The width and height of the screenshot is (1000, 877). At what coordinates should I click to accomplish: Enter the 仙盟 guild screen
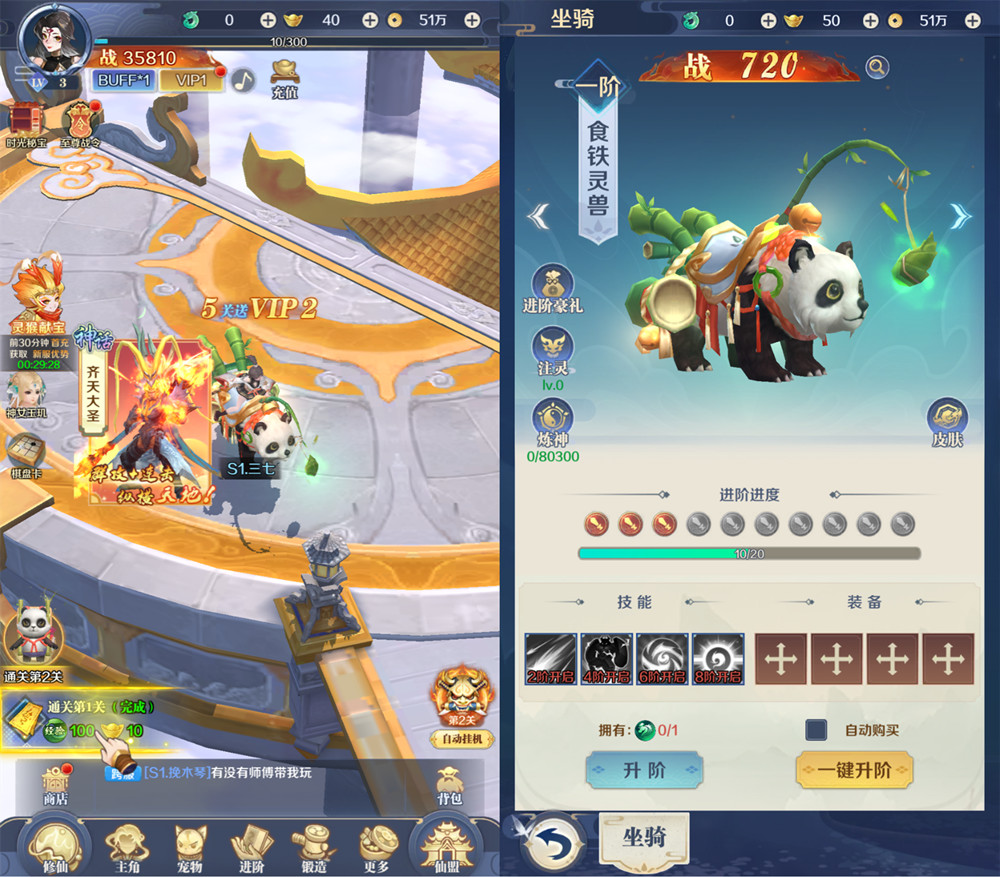tap(447, 844)
